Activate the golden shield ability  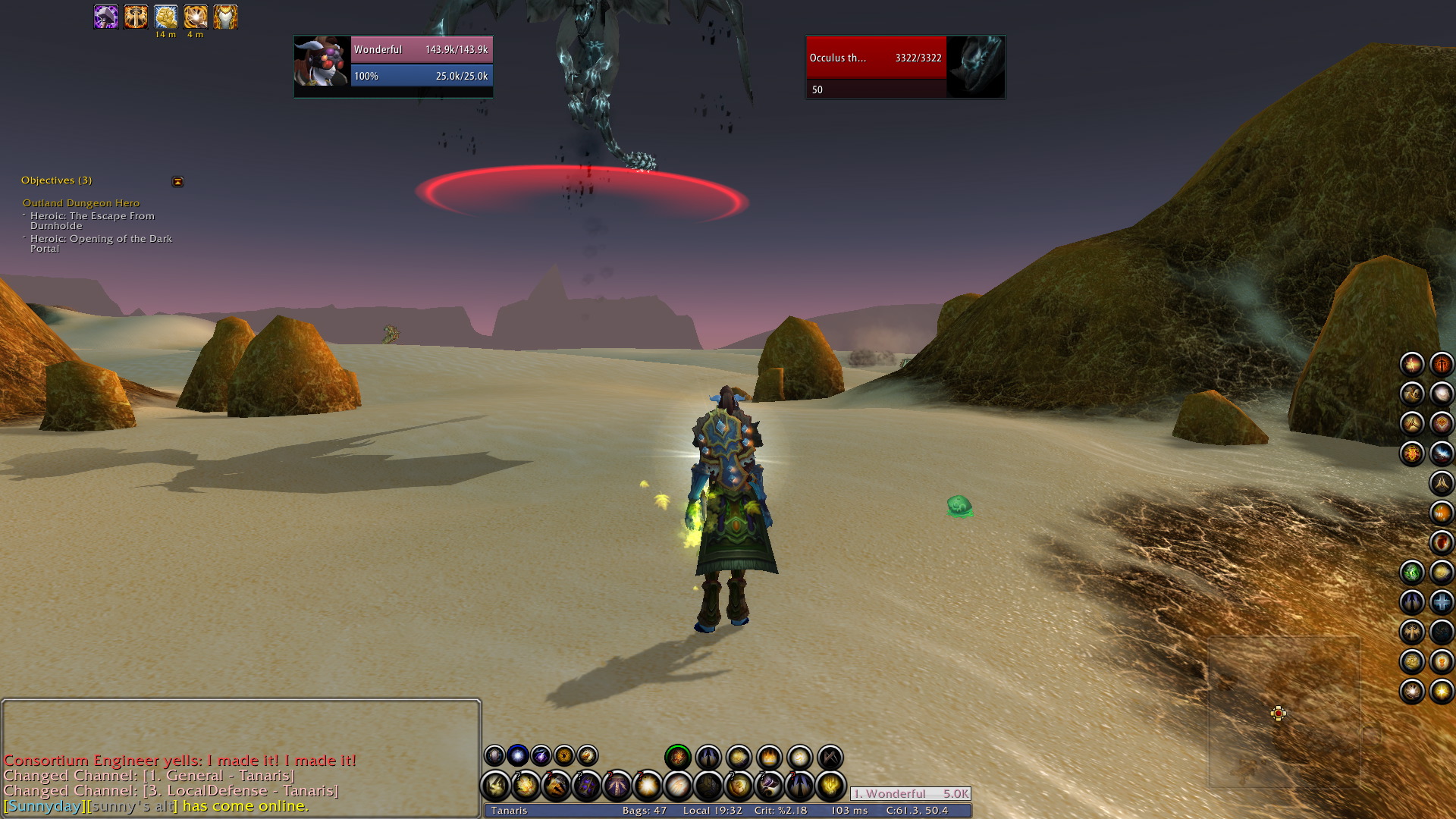pyautogui.click(x=739, y=786)
